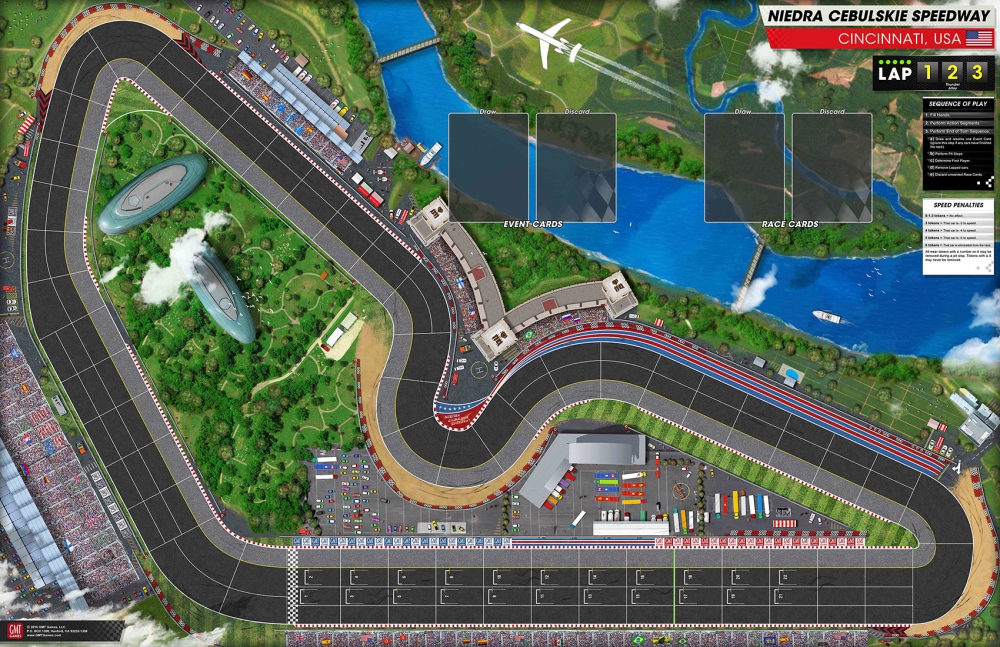This screenshot has width=1000, height=647.
Task: Click the Race Cards draw pile
Action: click(744, 167)
